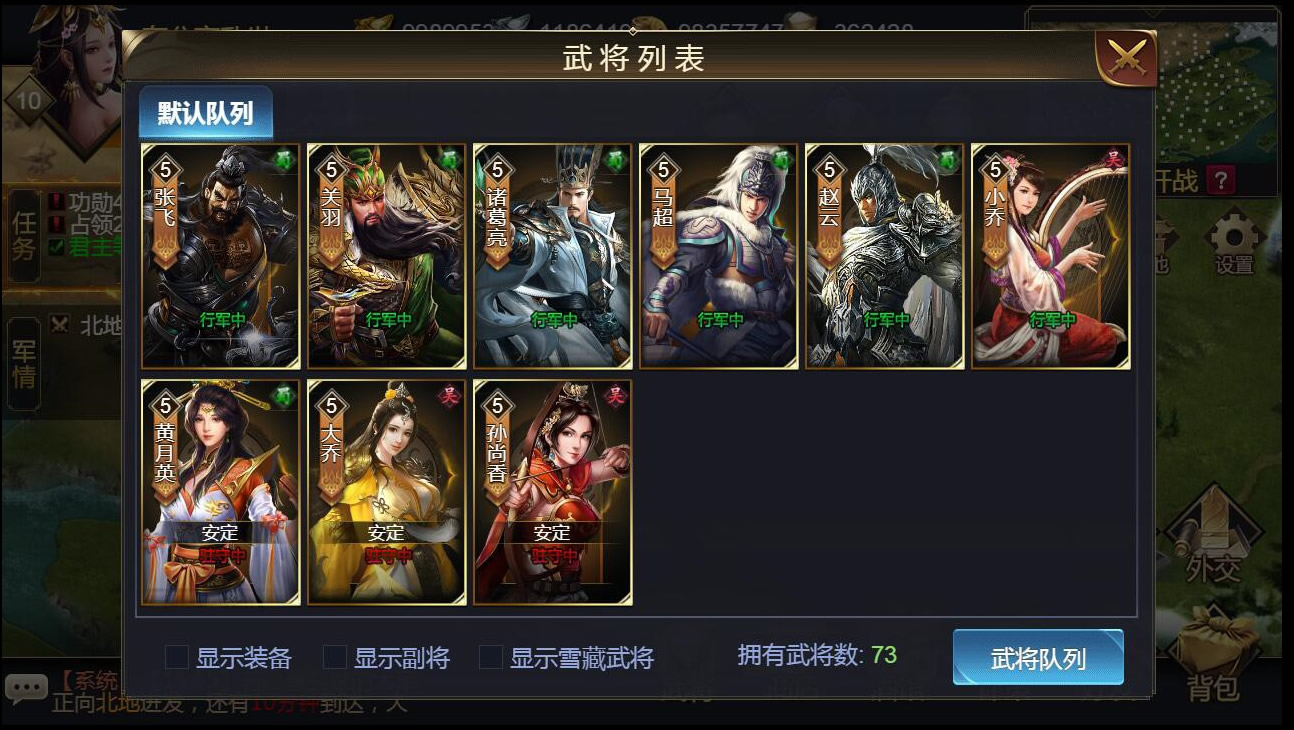Open the system chat speech bubble icon
Viewport: 1294px width, 730px height.
27,686
